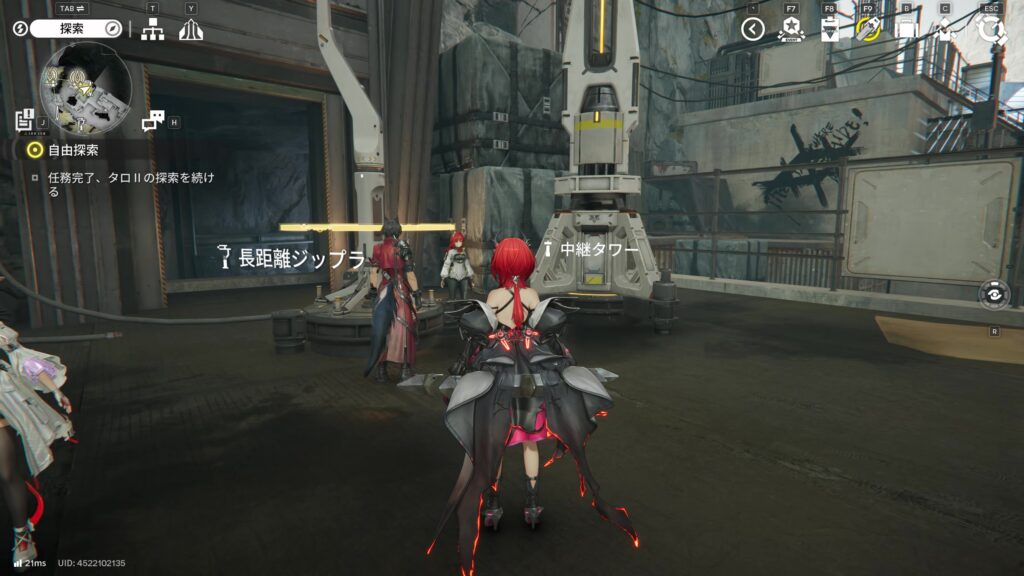The width and height of the screenshot is (1024, 576).
Task: Open the clipboard icon with down arrow
Action: click(829, 30)
